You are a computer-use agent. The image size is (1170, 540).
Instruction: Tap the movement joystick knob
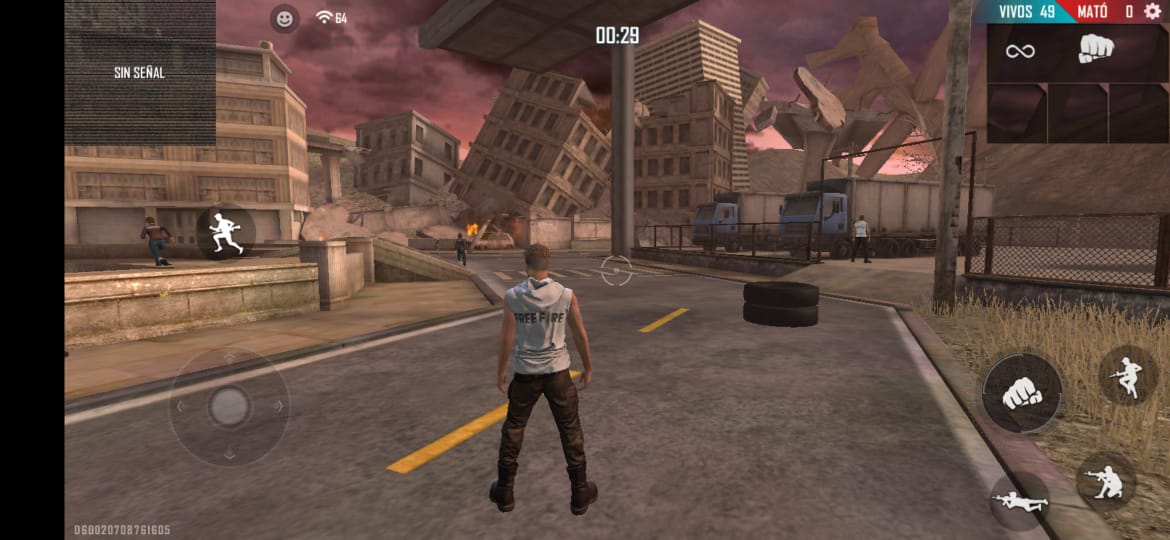(229, 406)
